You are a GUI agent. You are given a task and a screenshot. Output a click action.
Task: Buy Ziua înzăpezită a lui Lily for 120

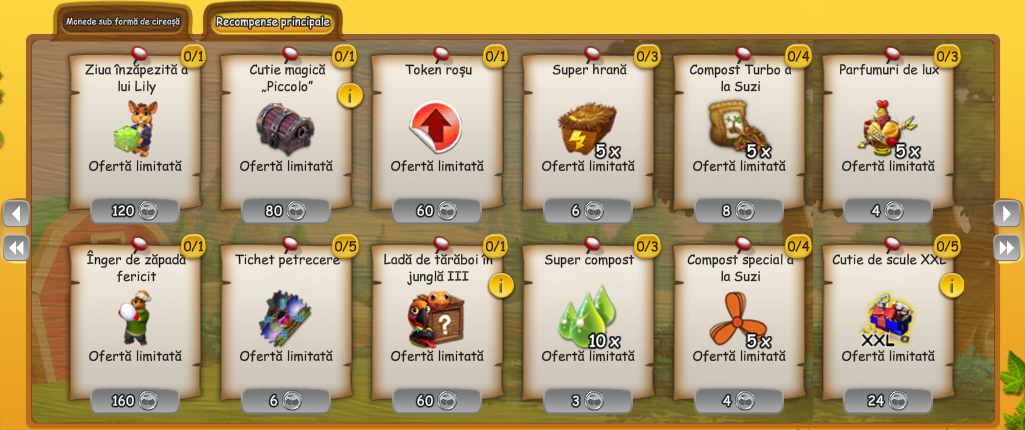(135, 211)
